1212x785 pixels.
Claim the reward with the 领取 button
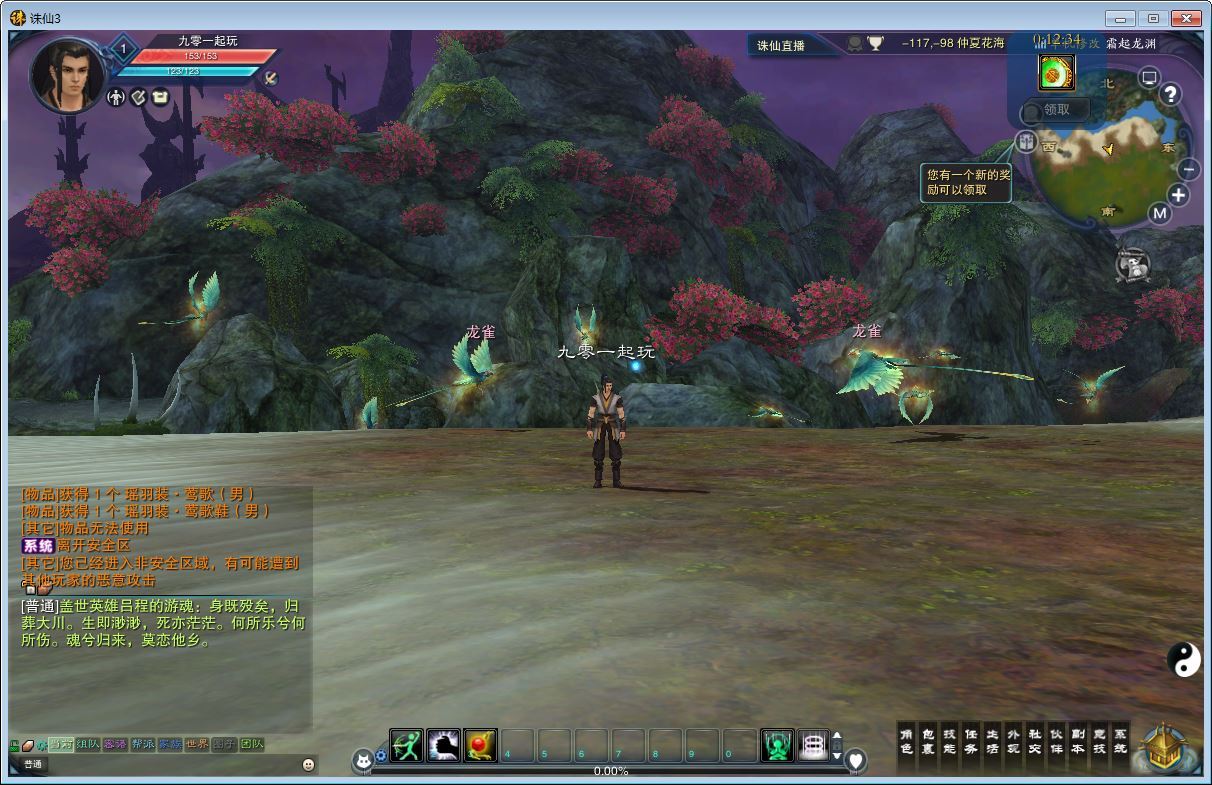pos(1056,111)
